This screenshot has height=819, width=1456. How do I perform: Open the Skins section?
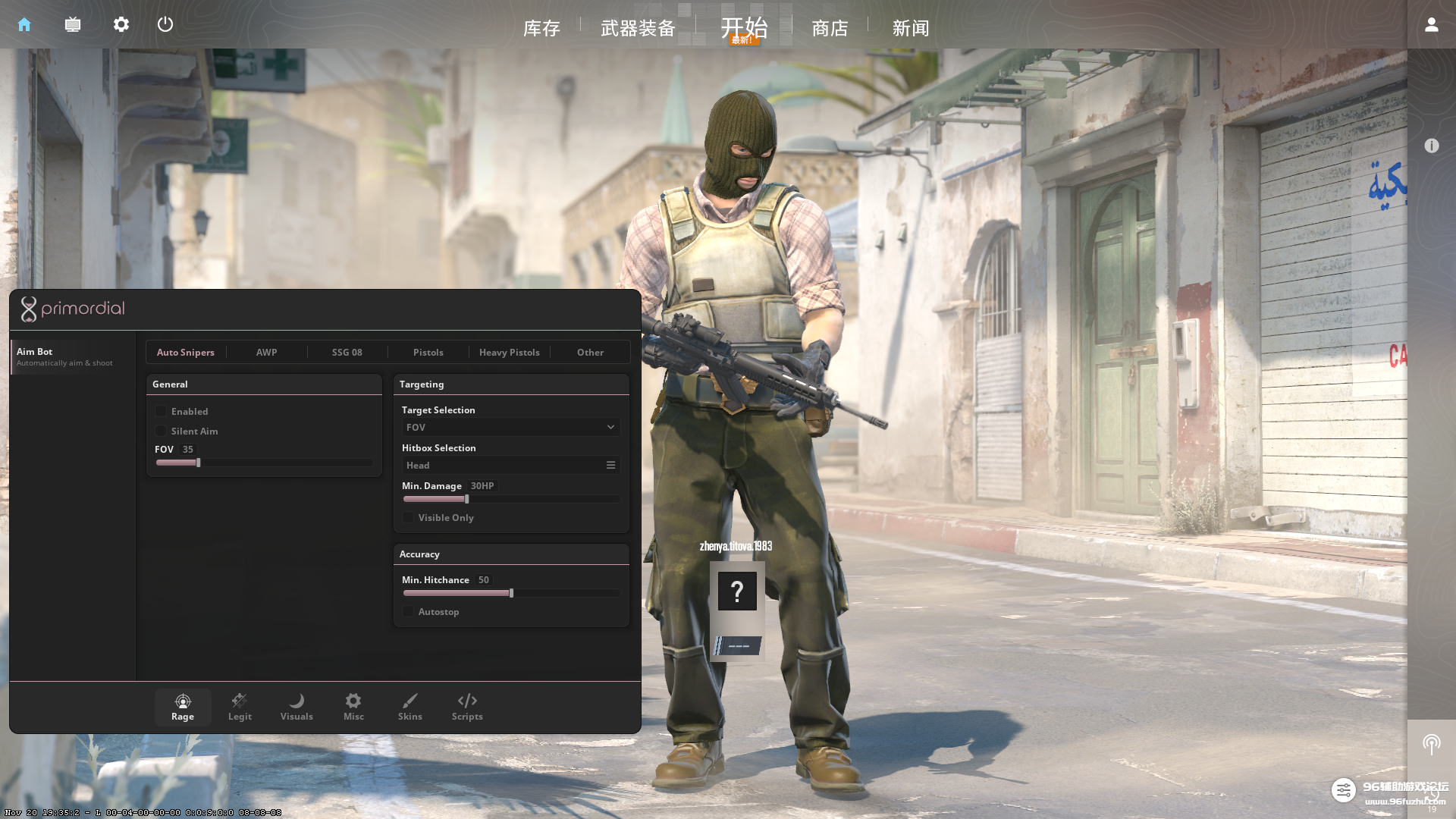coord(409,707)
